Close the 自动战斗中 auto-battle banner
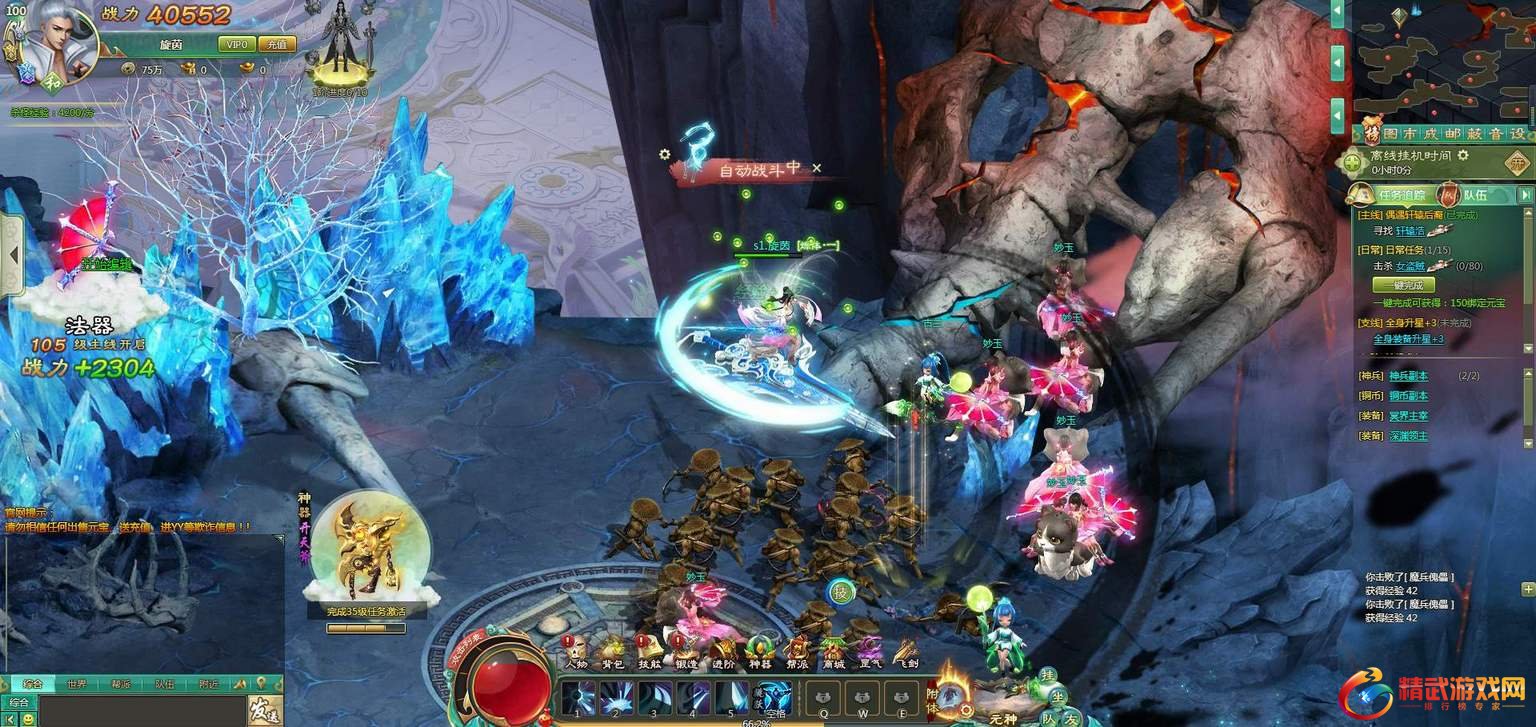Image resolution: width=1536 pixels, height=727 pixels. [817, 169]
